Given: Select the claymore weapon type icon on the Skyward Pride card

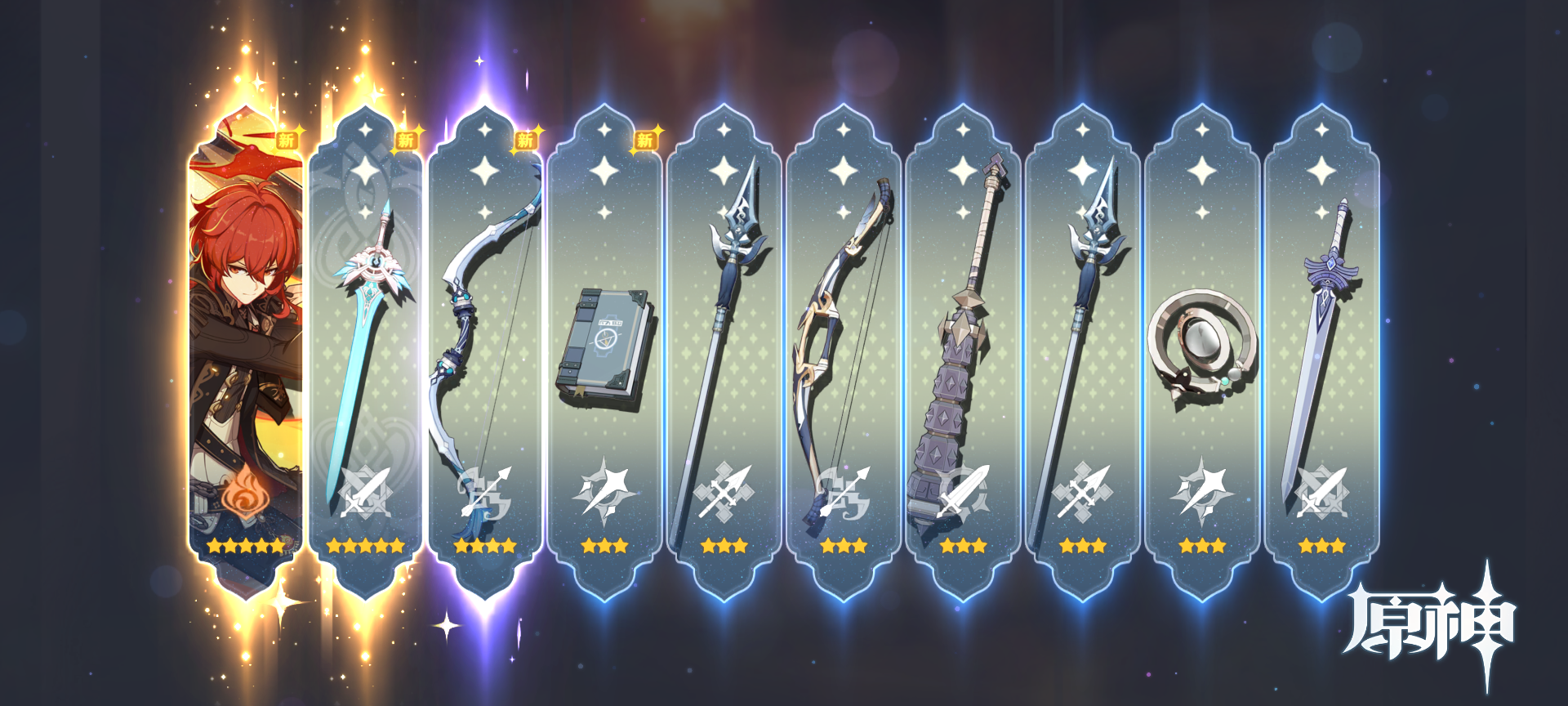Looking at the screenshot, I should coord(367,490).
